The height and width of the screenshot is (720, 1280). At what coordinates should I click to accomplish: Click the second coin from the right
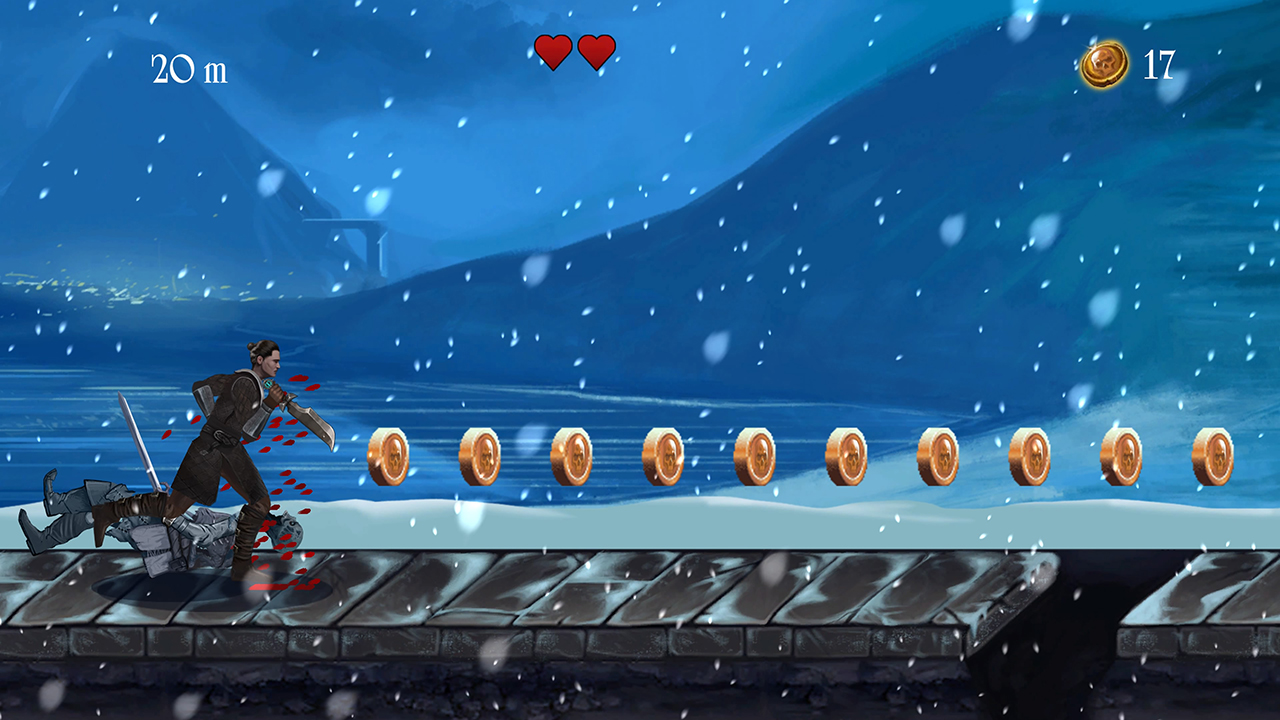tap(1125, 455)
